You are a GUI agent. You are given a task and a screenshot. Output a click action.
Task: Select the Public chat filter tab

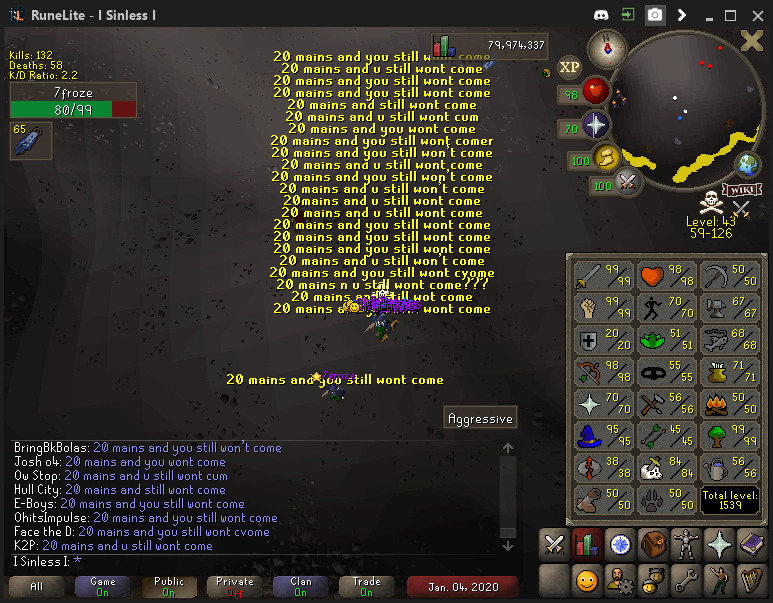169,586
